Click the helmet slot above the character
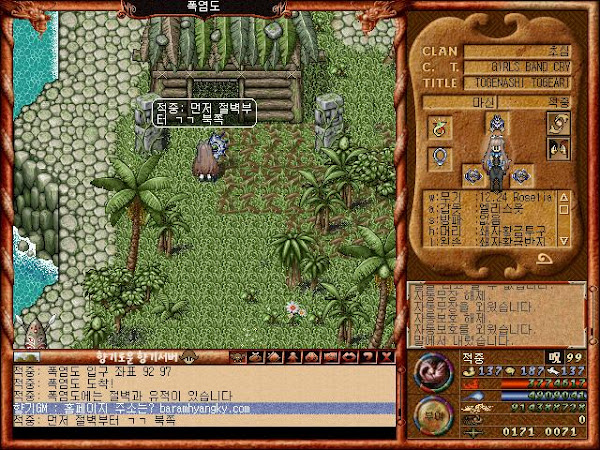Viewport: 600px width, 450px height. point(494,124)
